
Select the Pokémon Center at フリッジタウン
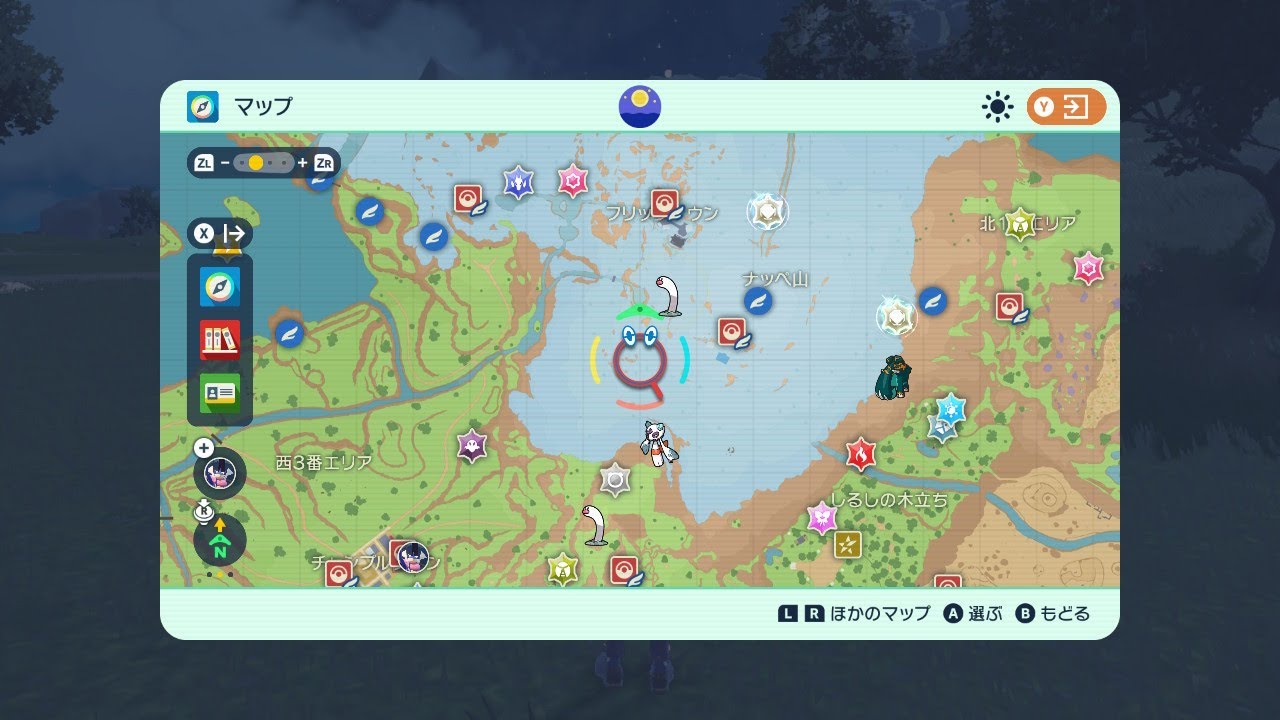[x=666, y=204]
